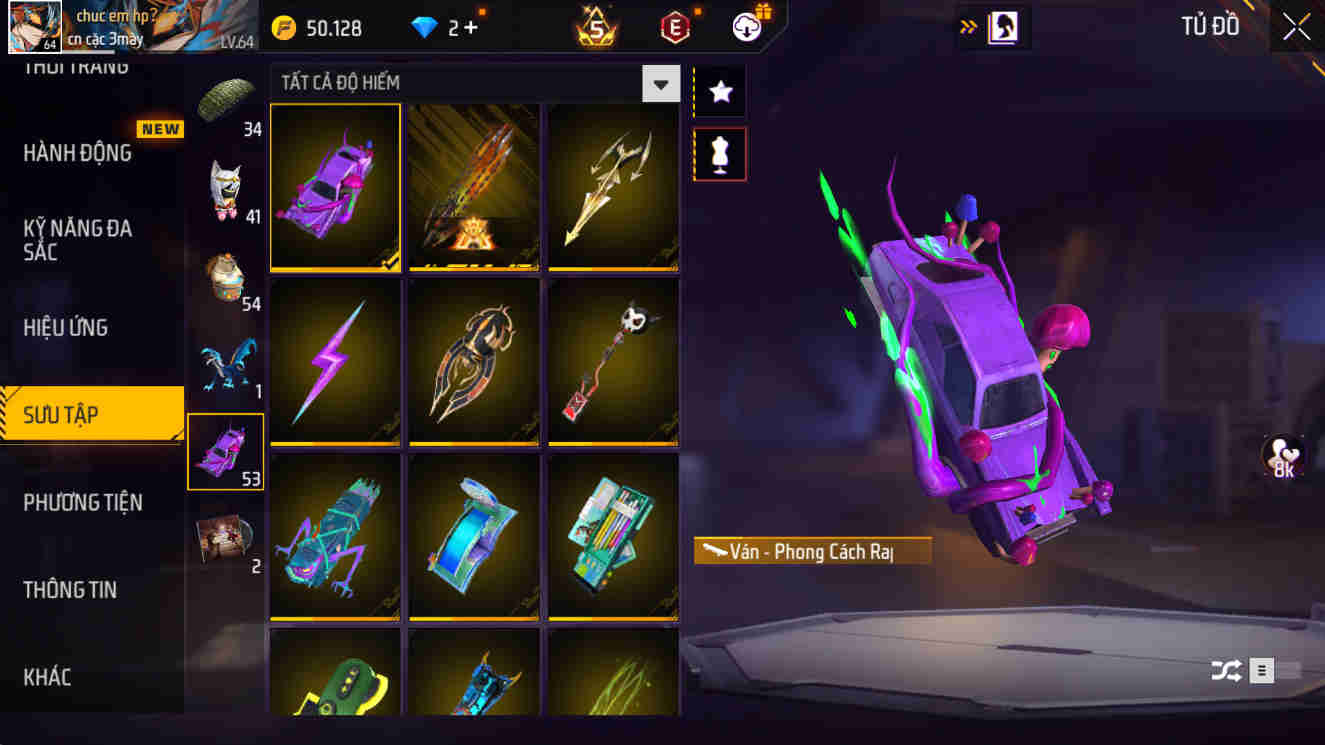Open the Elite Pass badge icon
Viewport: 1325px width, 745px height.
[676, 27]
